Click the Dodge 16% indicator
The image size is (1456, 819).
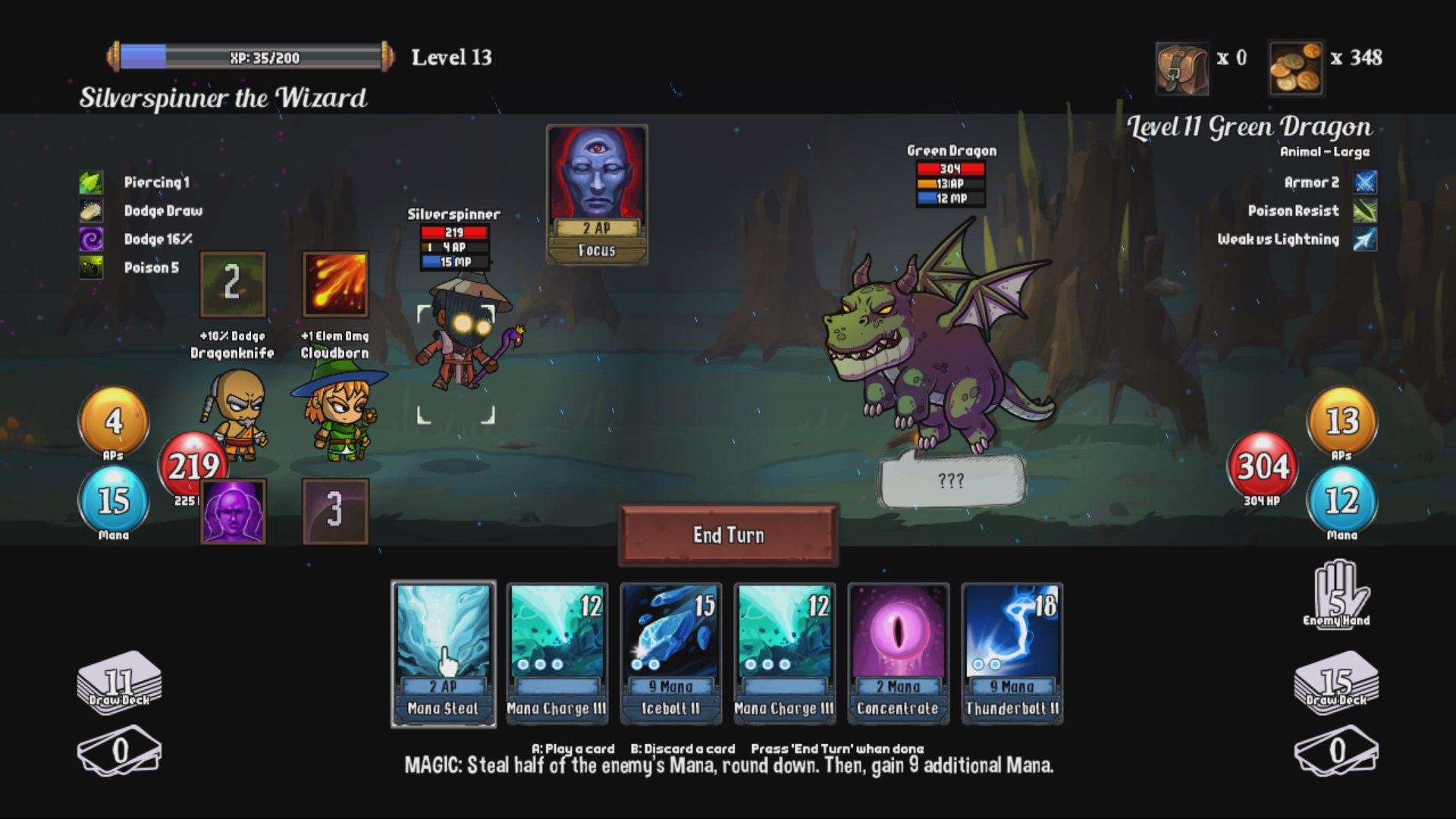click(91, 239)
